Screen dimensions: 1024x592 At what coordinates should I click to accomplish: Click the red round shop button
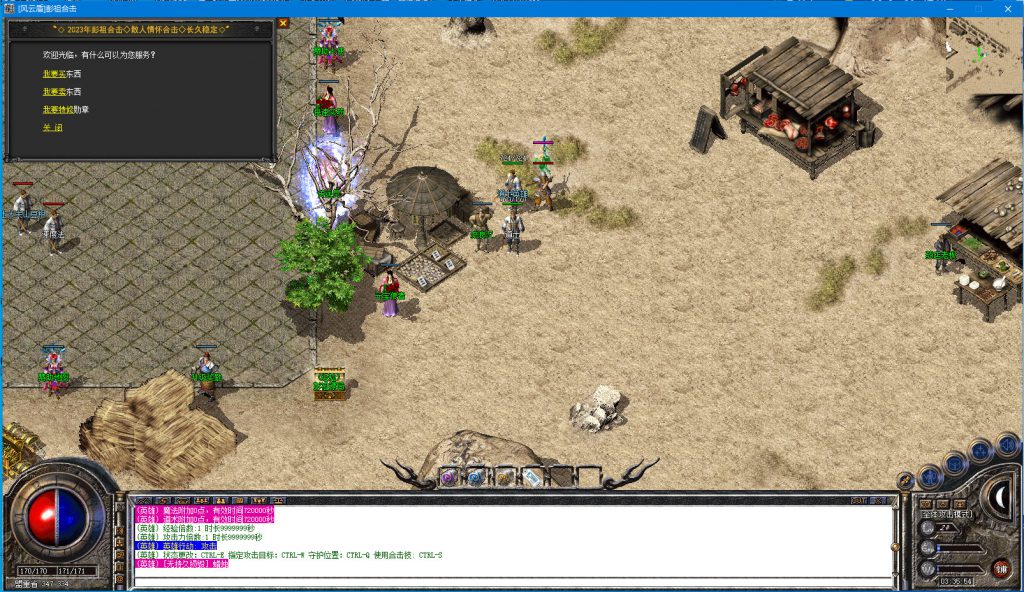coord(1001,568)
